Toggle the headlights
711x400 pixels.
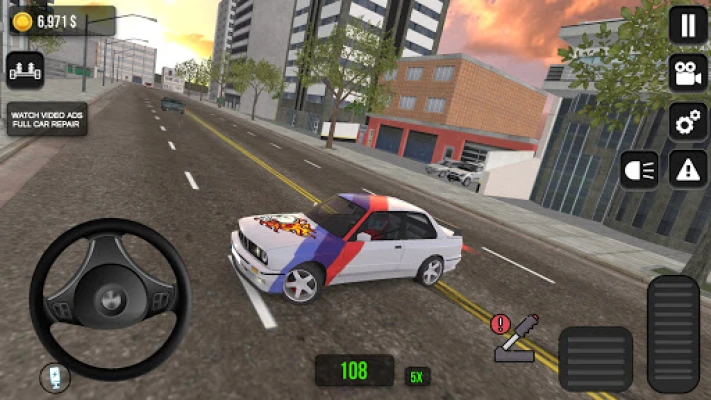coord(640,169)
